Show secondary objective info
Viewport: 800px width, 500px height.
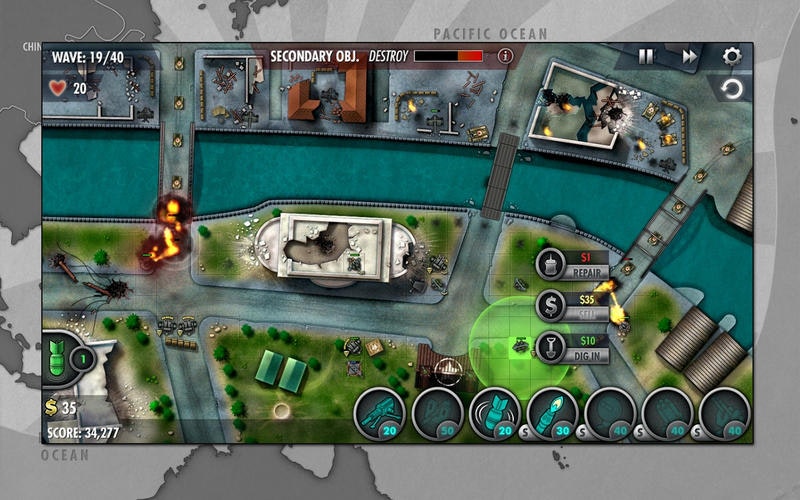pos(505,56)
